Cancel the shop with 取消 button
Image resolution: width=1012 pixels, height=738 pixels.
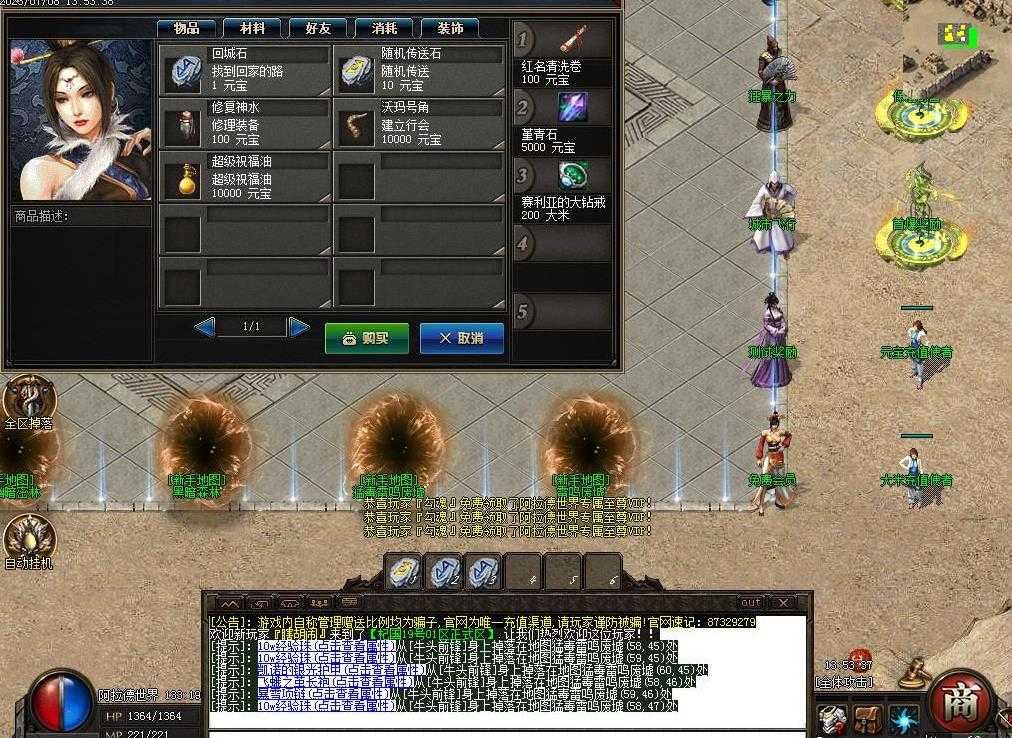pyautogui.click(x=461, y=338)
